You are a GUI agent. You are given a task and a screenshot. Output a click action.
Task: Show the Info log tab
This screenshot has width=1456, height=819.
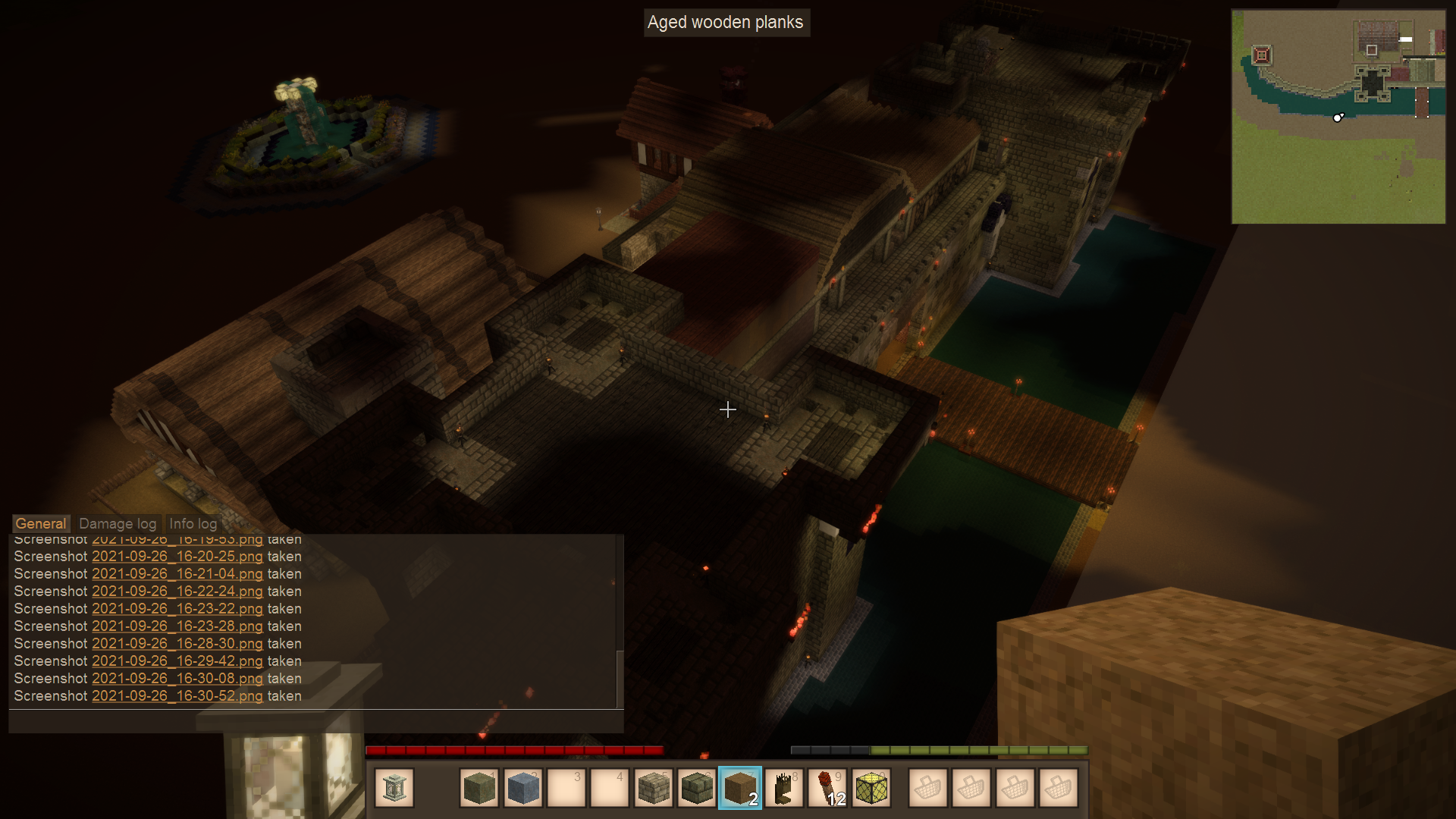pyautogui.click(x=193, y=524)
